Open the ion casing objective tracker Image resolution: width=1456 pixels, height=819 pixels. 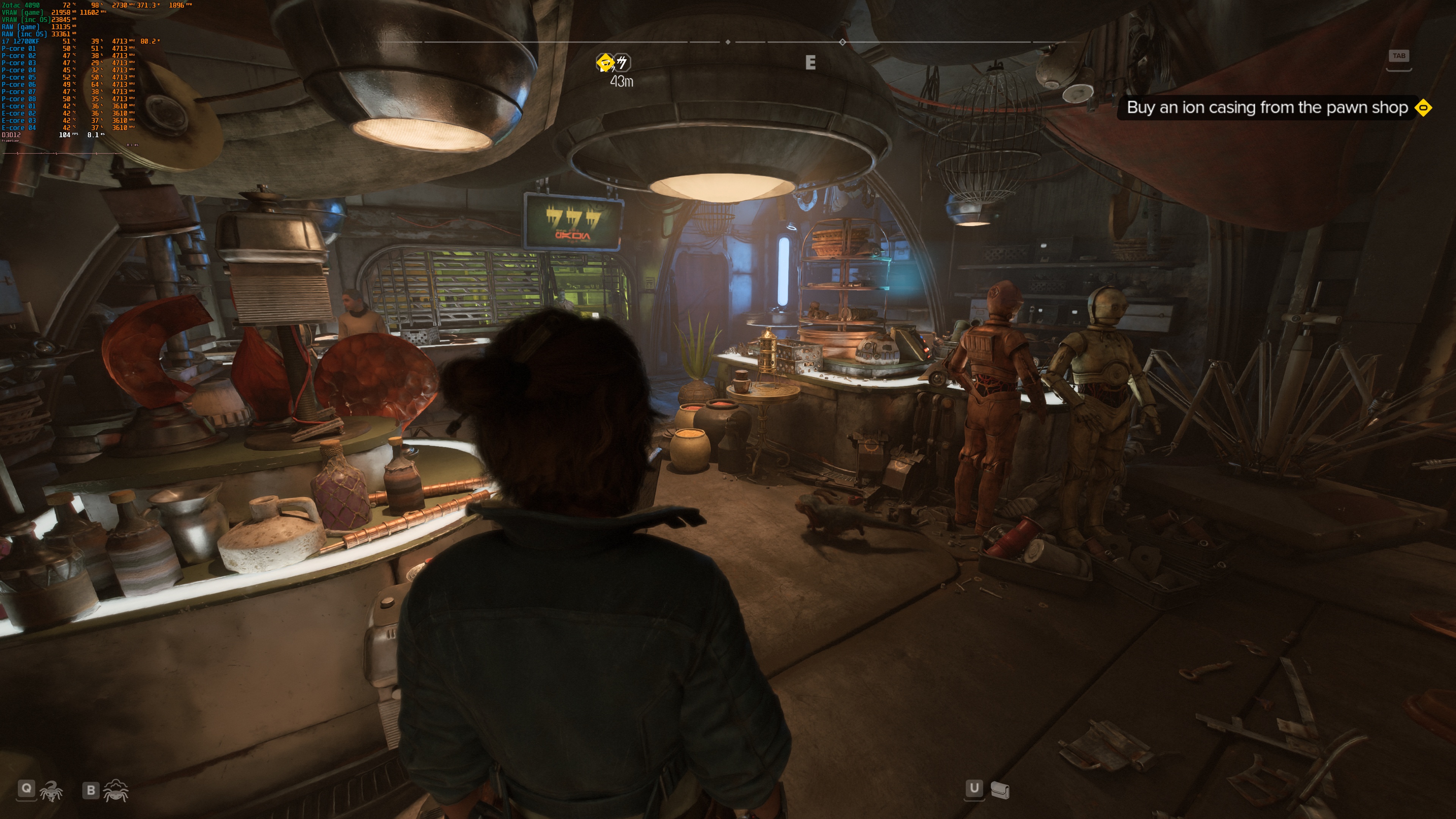tap(1267, 107)
